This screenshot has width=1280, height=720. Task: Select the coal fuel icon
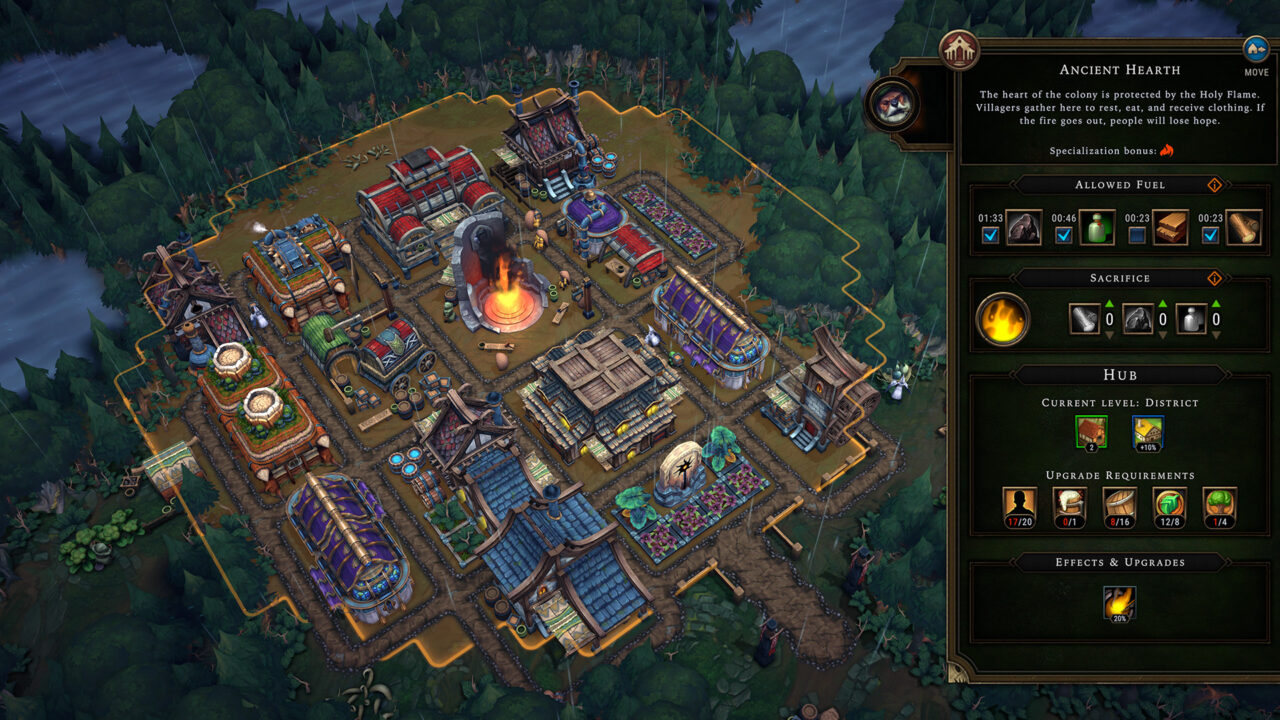click(x=1024, y=226)
